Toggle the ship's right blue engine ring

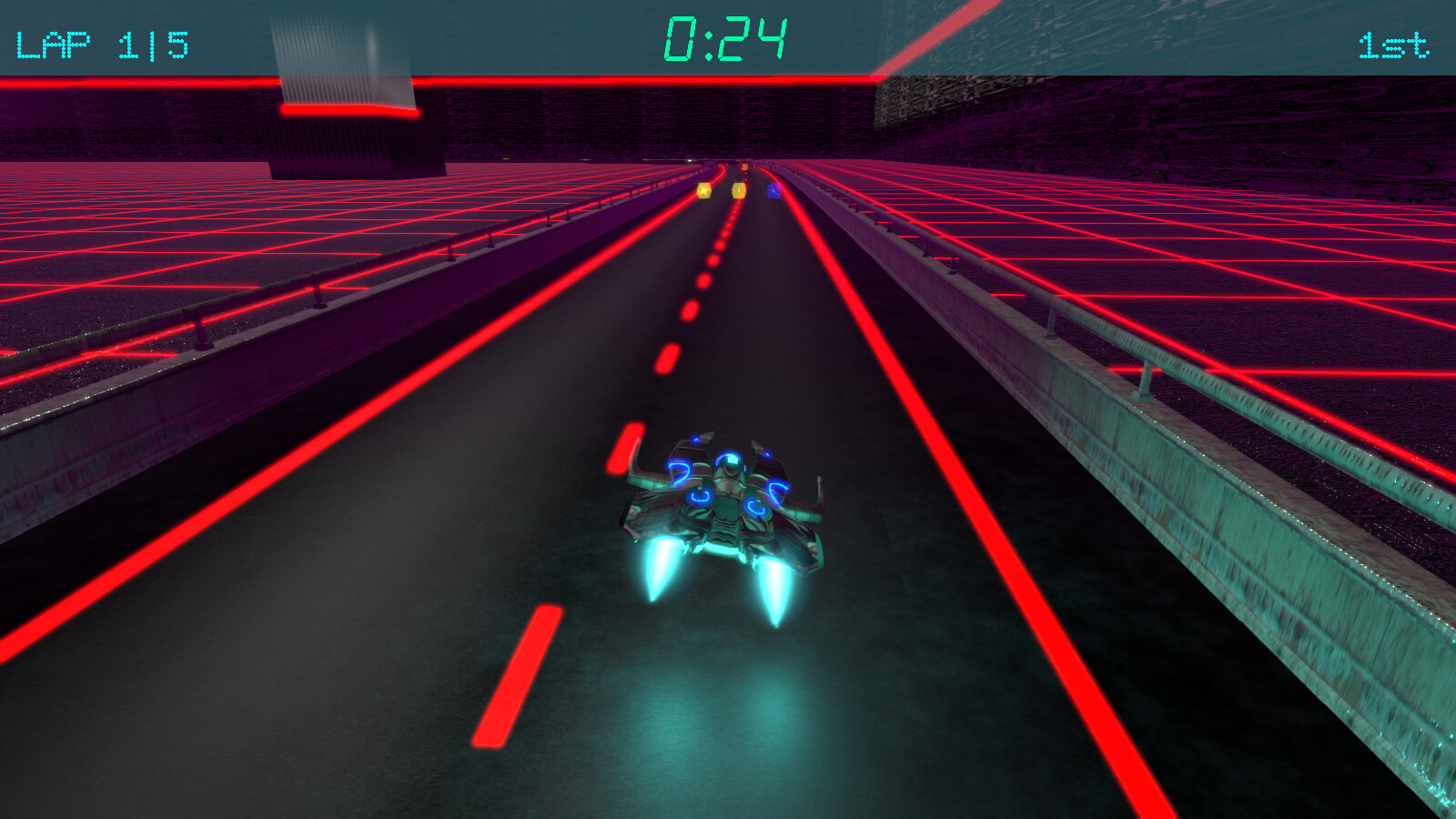[x=757, y=508]
